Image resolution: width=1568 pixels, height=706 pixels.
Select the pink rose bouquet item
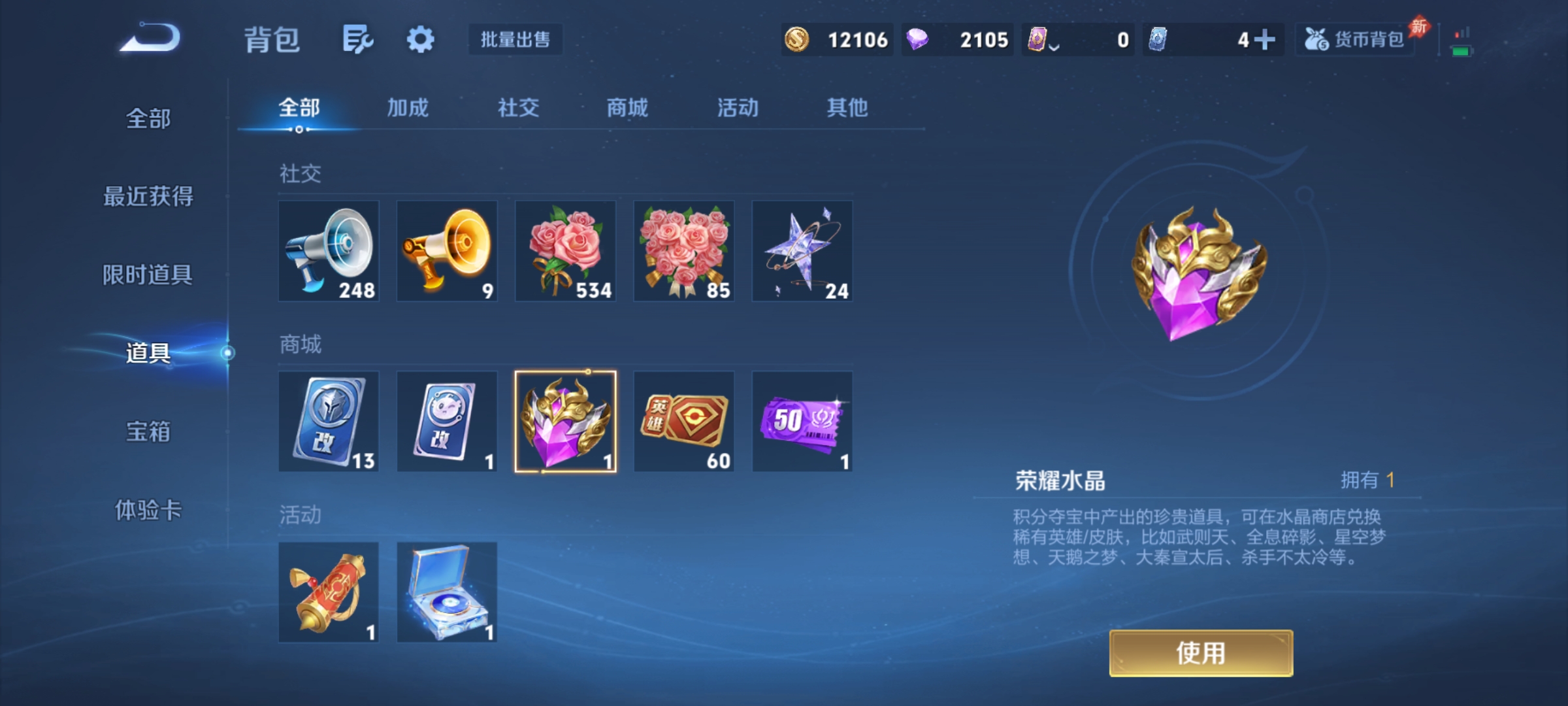click(x=565, y=251)
